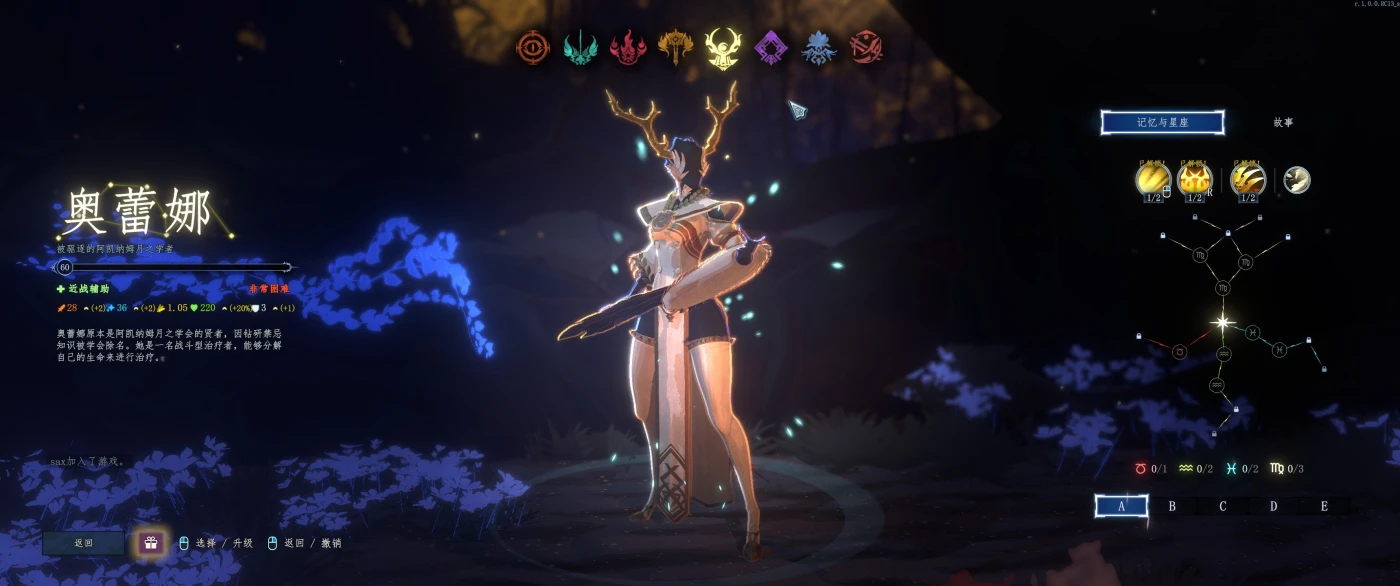This screenshot has width=1400, height=586.
Task: Select the red flame class icon
Action: 628,47
